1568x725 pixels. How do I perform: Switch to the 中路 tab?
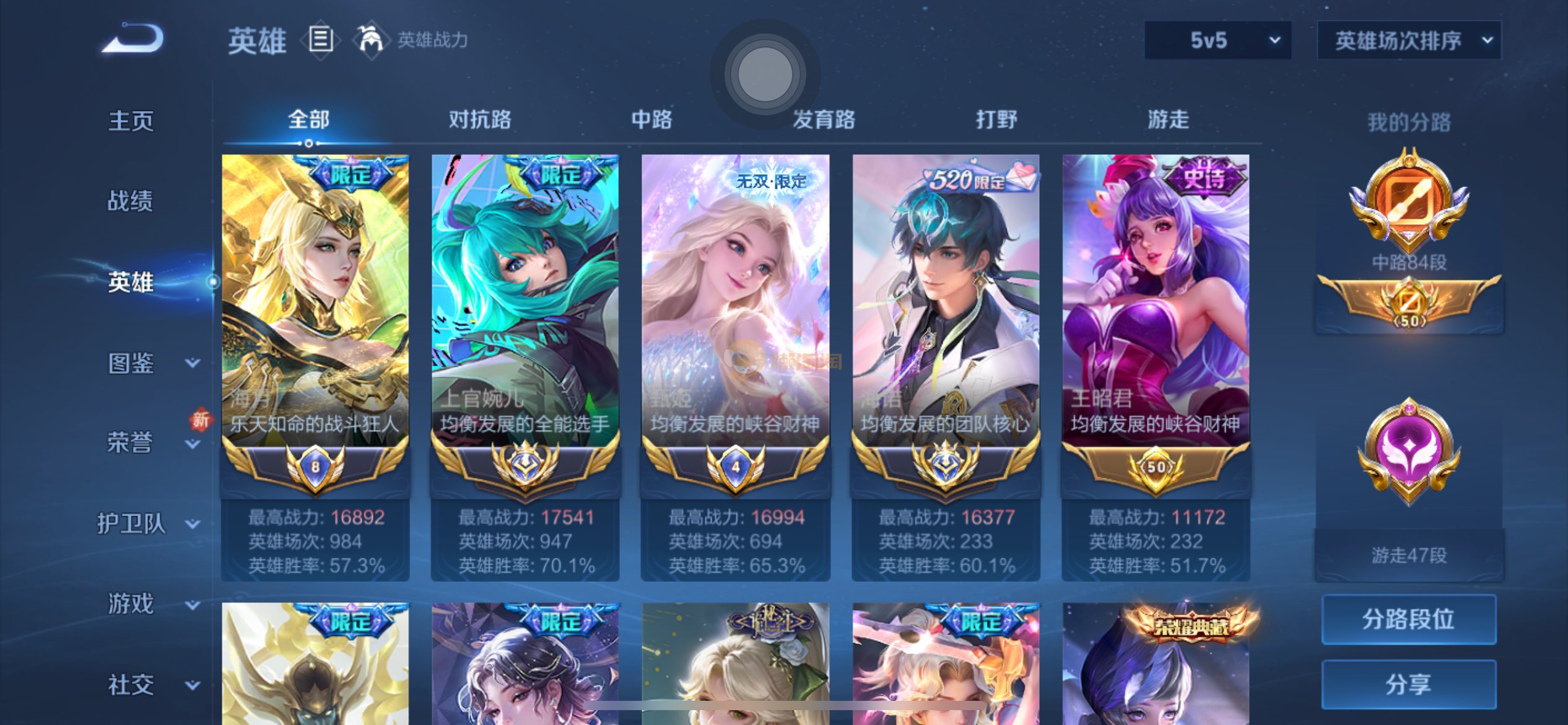(651, 119)
